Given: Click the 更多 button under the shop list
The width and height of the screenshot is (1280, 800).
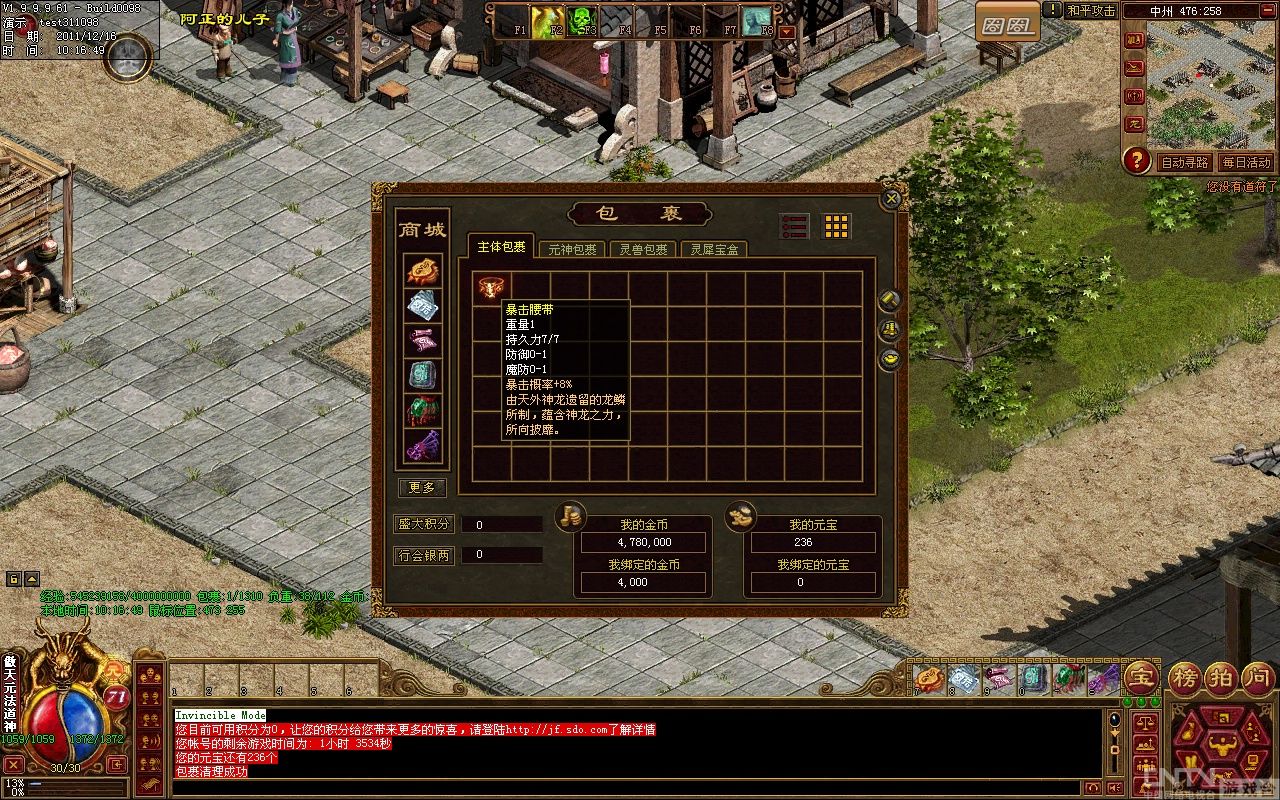Looking at the screenshot, I should coord(422,487).
